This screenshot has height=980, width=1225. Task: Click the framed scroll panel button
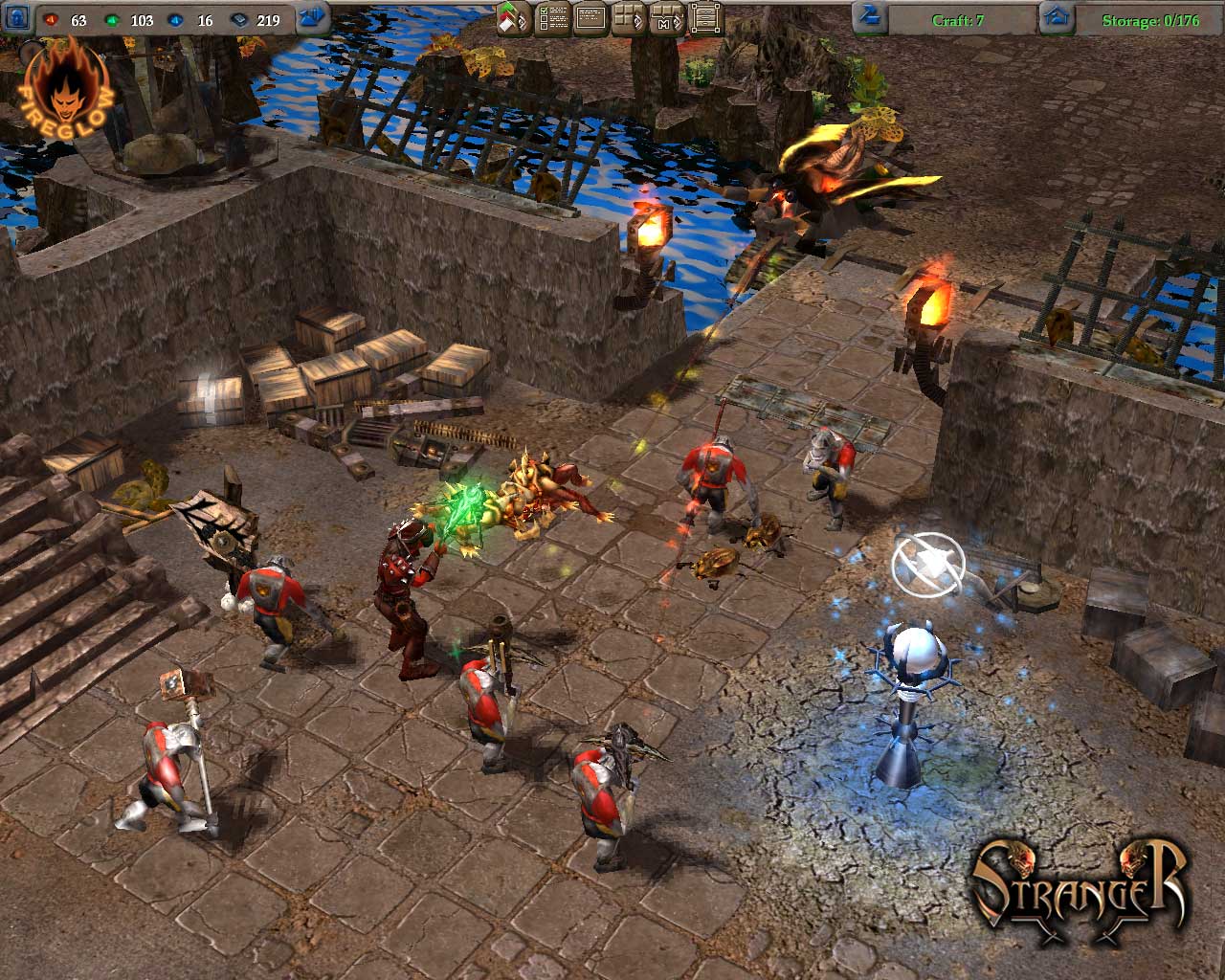[705, 18]
